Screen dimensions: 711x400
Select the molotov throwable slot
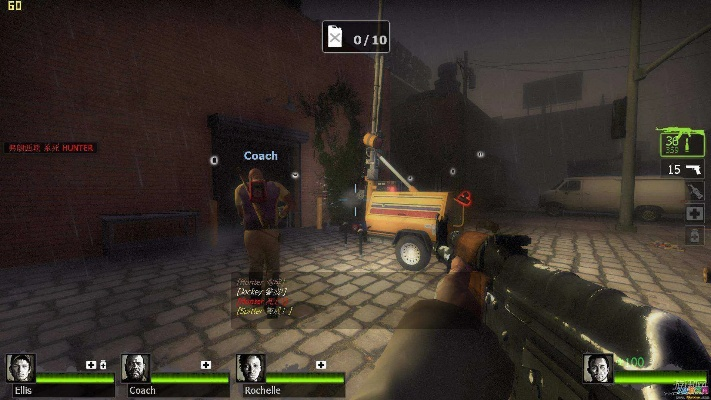pos(694,193)
